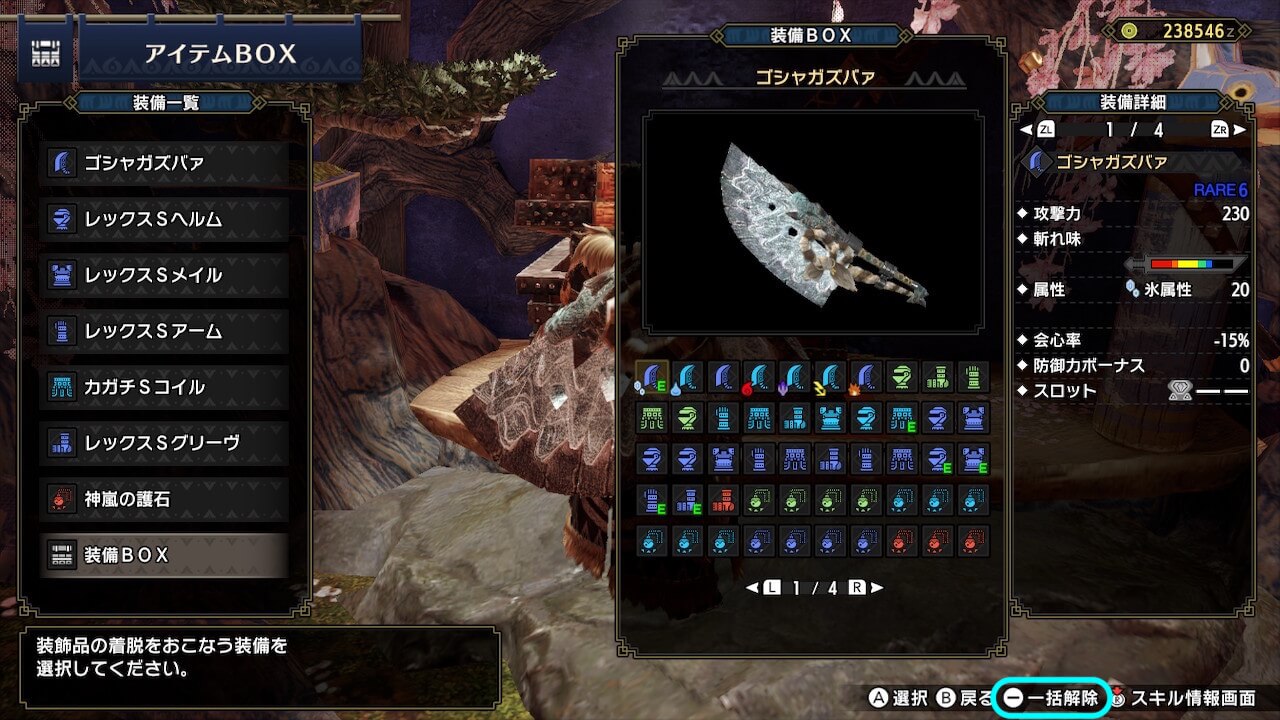Select the 装備BOX list row
1280x720 pixels.
[x=165, y=555]
